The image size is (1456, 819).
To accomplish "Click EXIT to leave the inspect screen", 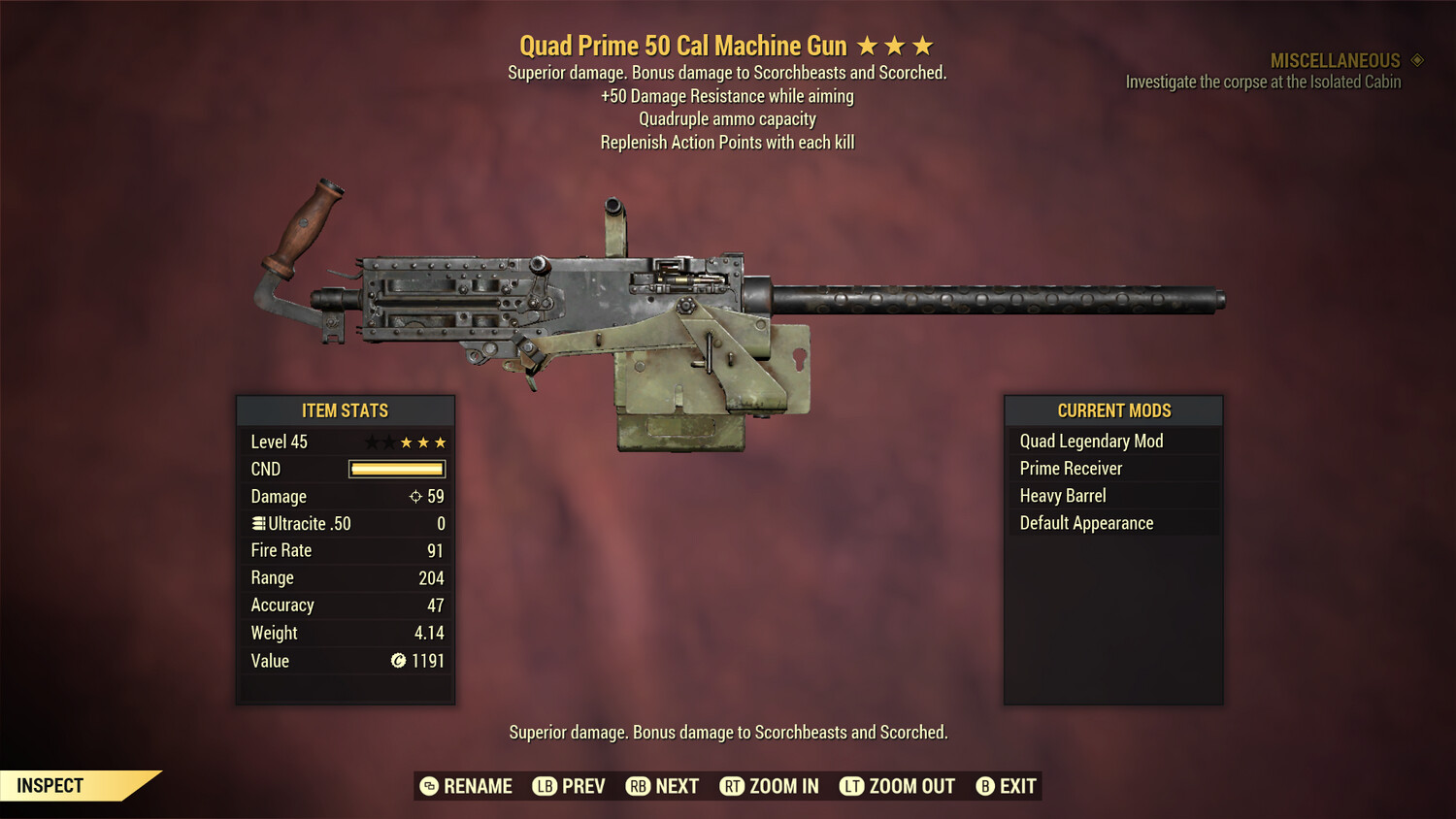I will tap(1017, 786).
